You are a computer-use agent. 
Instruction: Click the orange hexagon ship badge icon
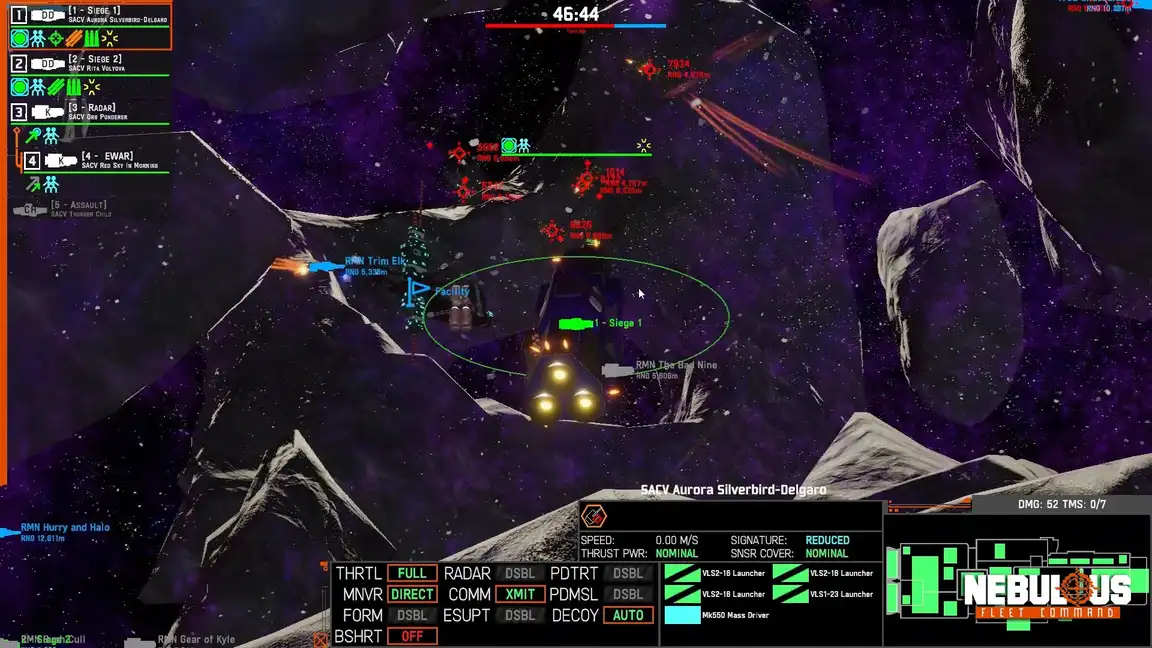594,516
